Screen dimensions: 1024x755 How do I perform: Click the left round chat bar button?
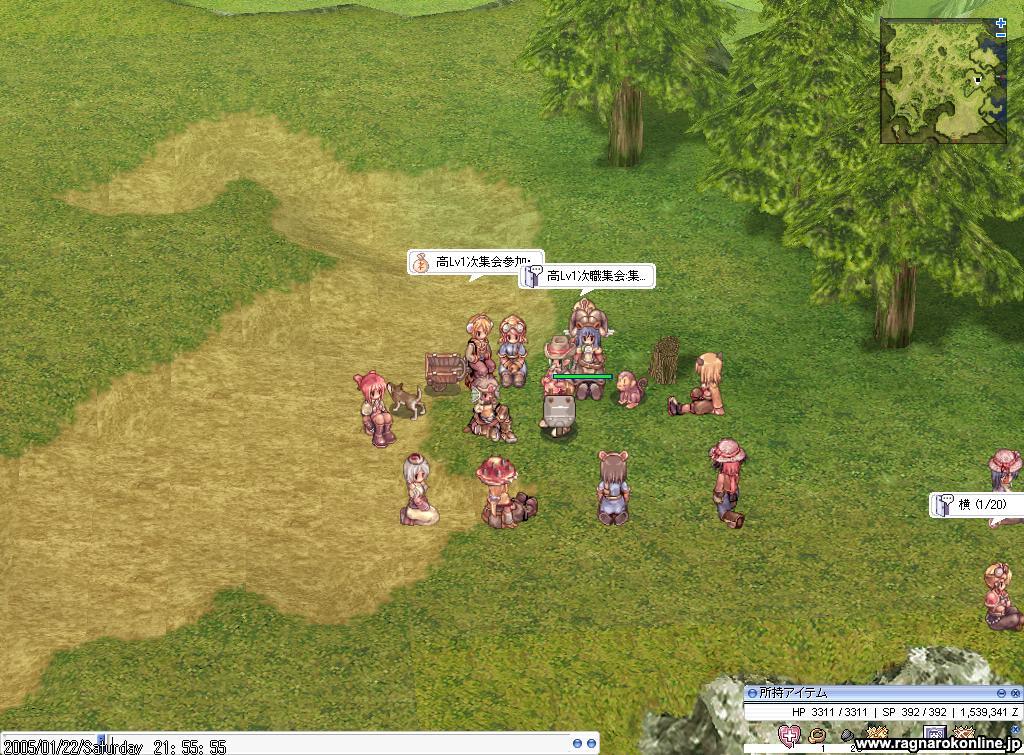click(577, 744)
